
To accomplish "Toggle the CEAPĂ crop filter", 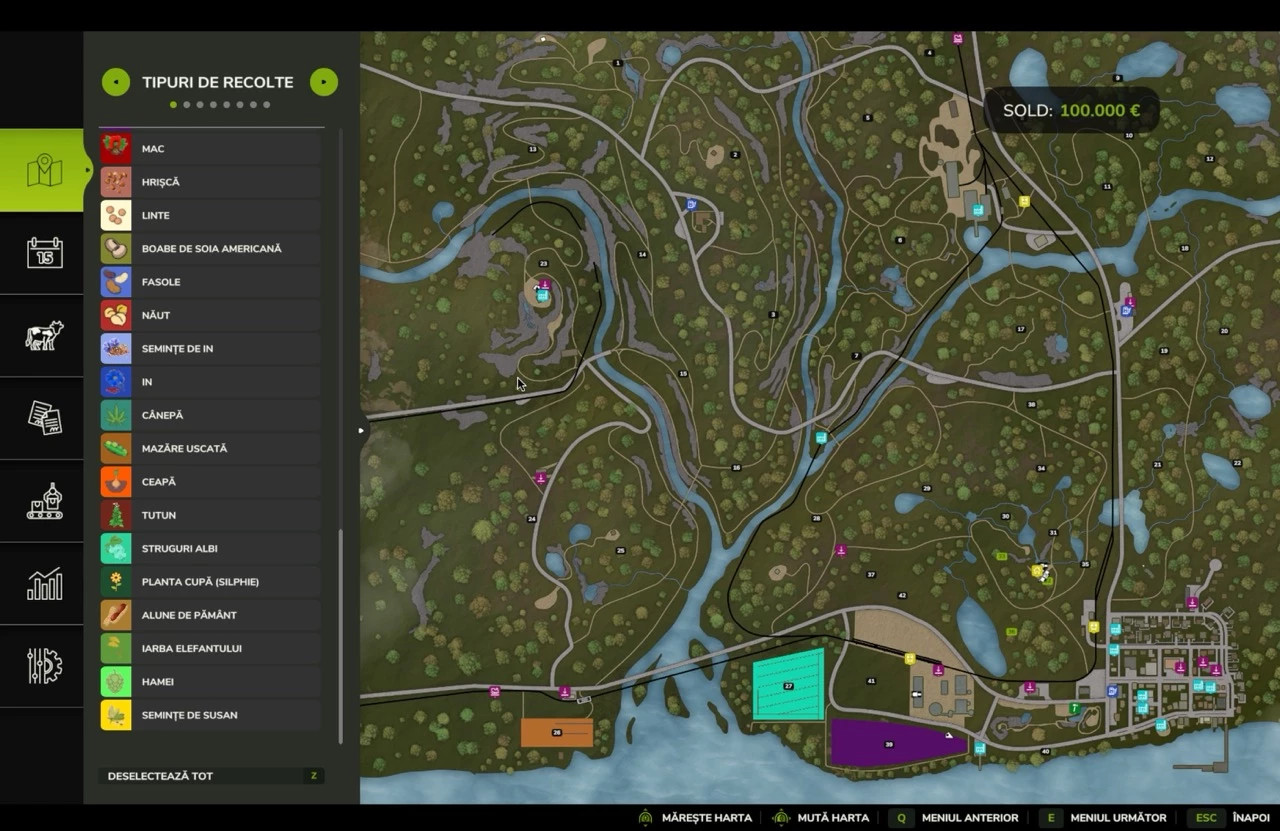I will click(x=210, y=482).
